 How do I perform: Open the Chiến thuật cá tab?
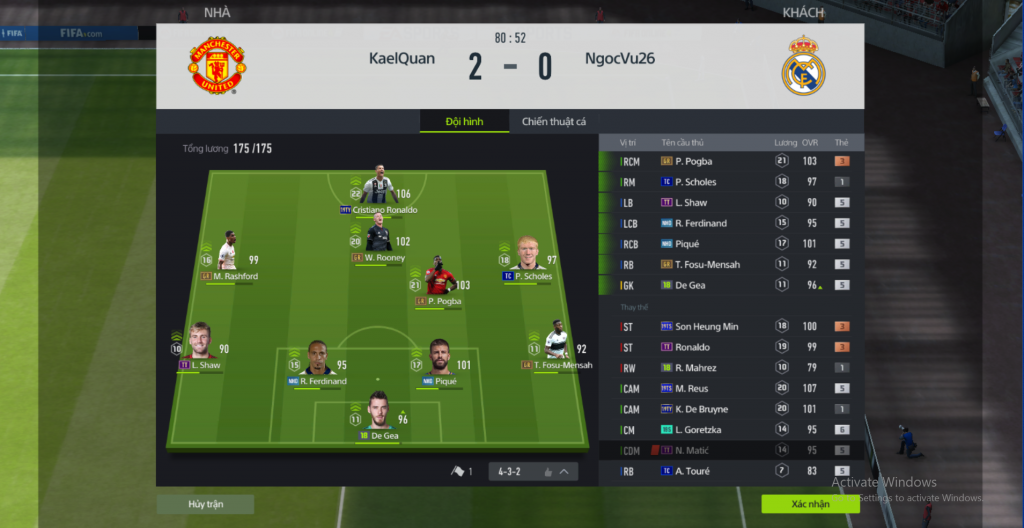(553, 122)
